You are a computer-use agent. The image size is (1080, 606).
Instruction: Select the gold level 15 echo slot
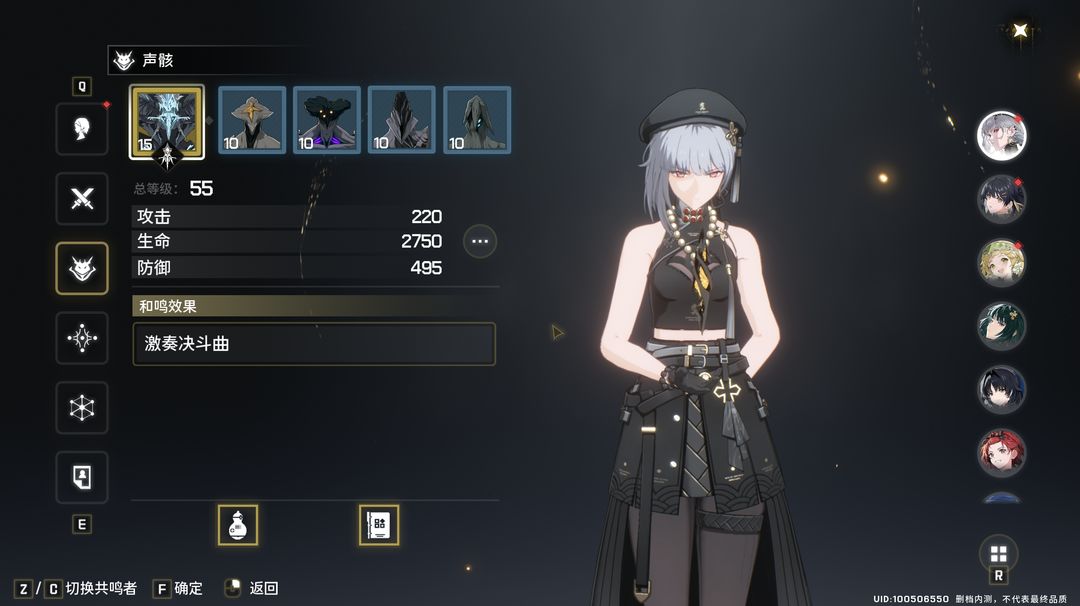[167, 121]
